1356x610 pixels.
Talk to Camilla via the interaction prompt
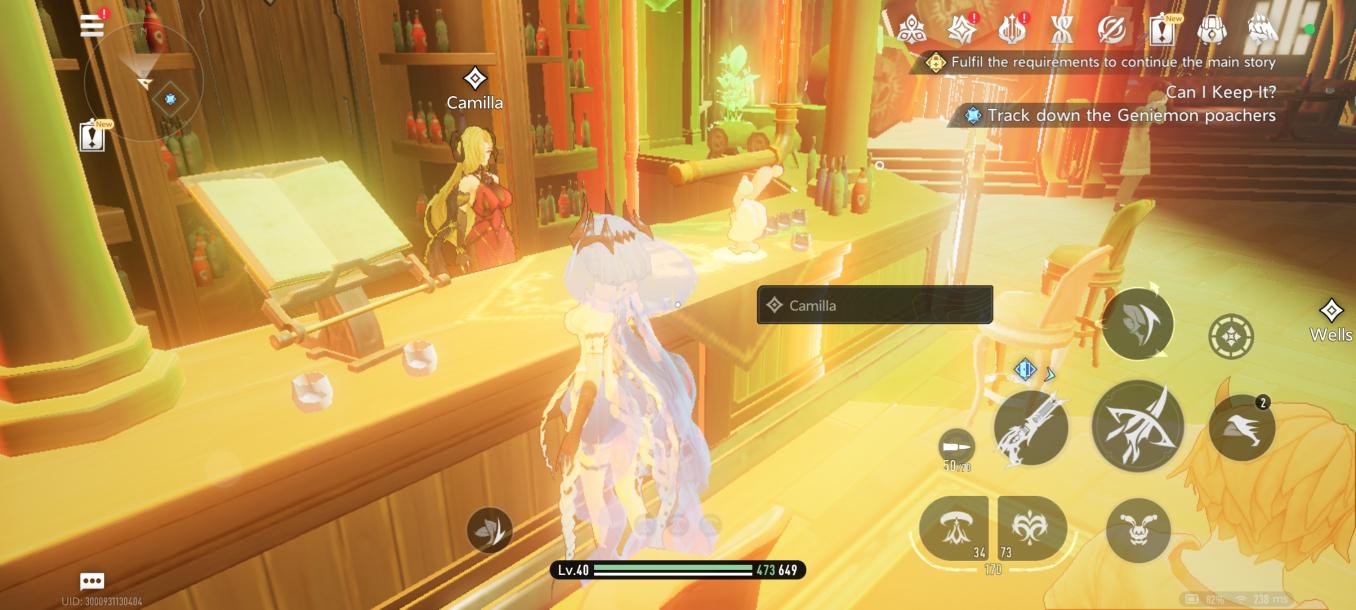point(875,305)
